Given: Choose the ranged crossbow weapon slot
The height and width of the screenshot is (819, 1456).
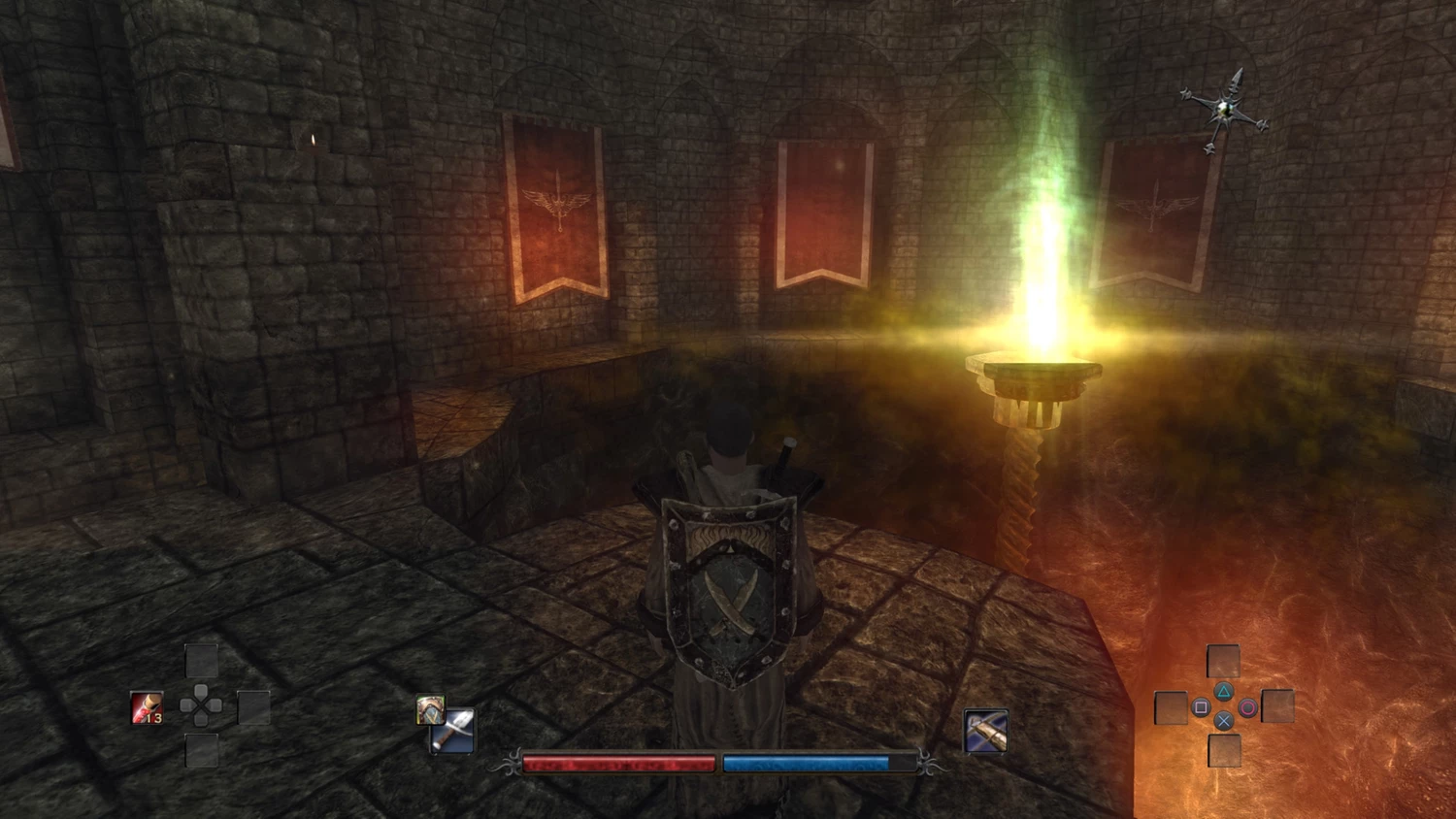Looking at the screenshot, I should [985, 731].
